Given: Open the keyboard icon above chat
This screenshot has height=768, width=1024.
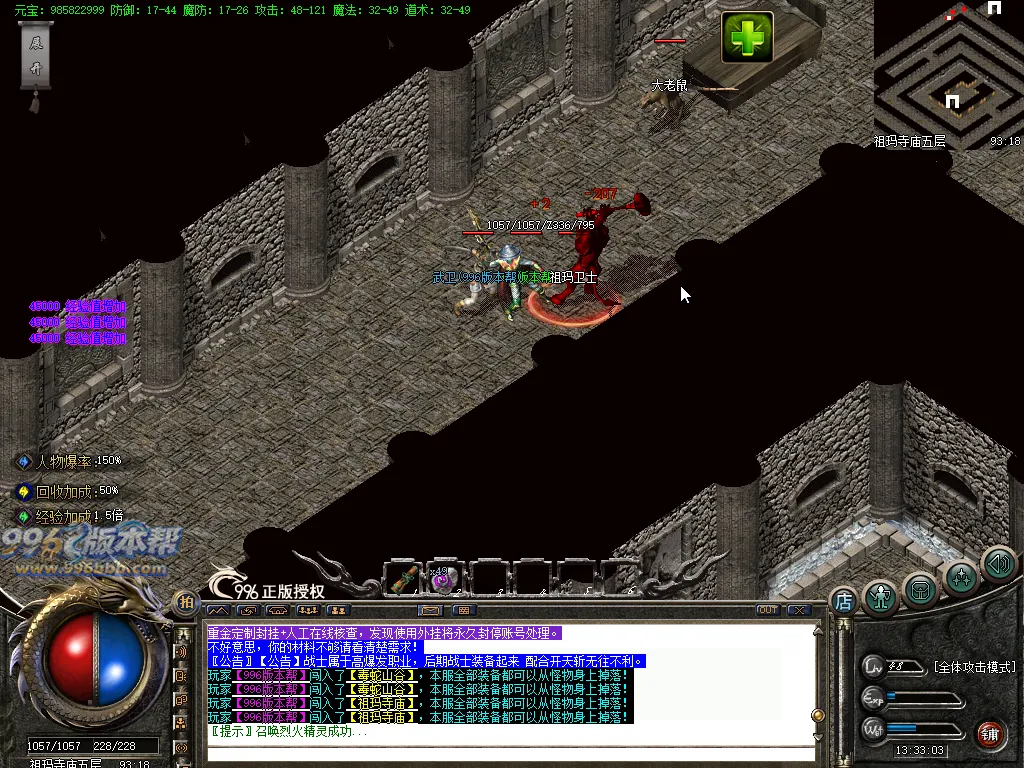Looking at the screenshot, I should click(x=463, y=610).
